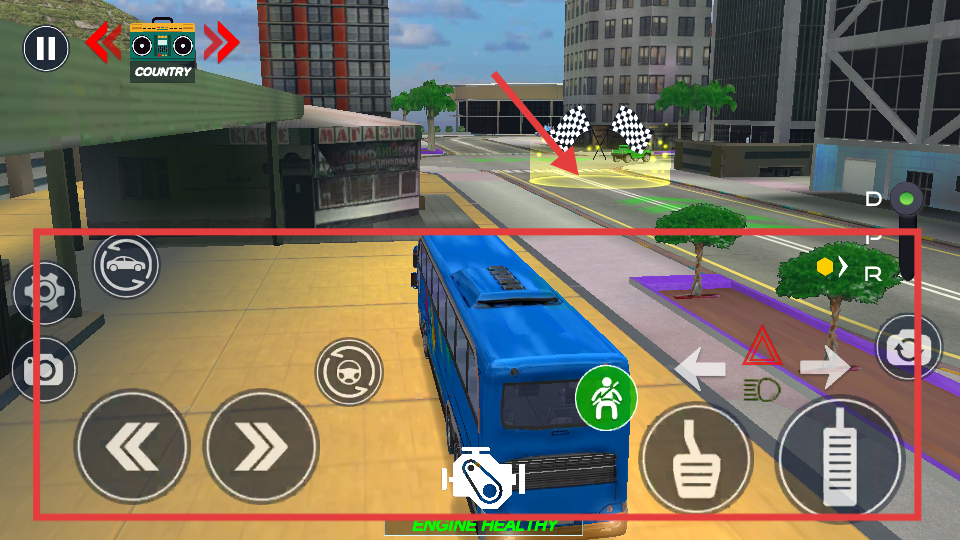
Task: Toggle the steering wheel control mode
Action: click(349, 371)
